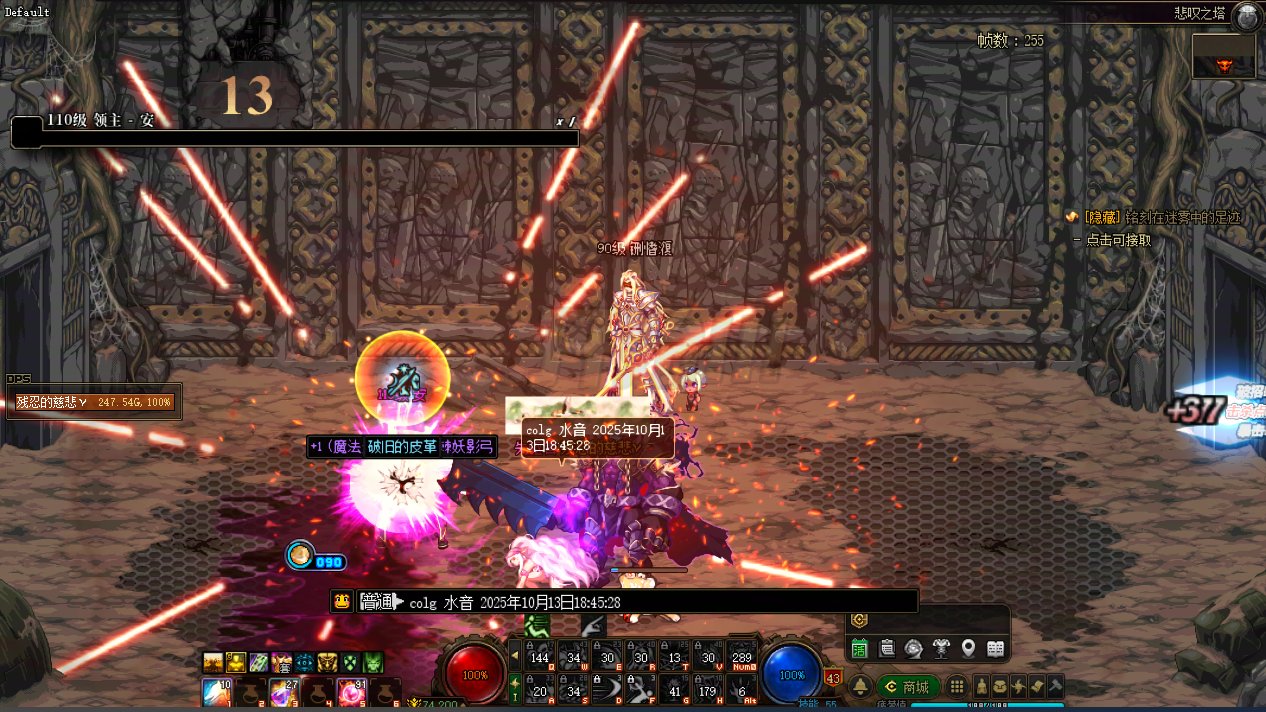Open the book icon in the menu tray
The height and width of the screenshot is (712, 1266).
(x=995, y=648)
